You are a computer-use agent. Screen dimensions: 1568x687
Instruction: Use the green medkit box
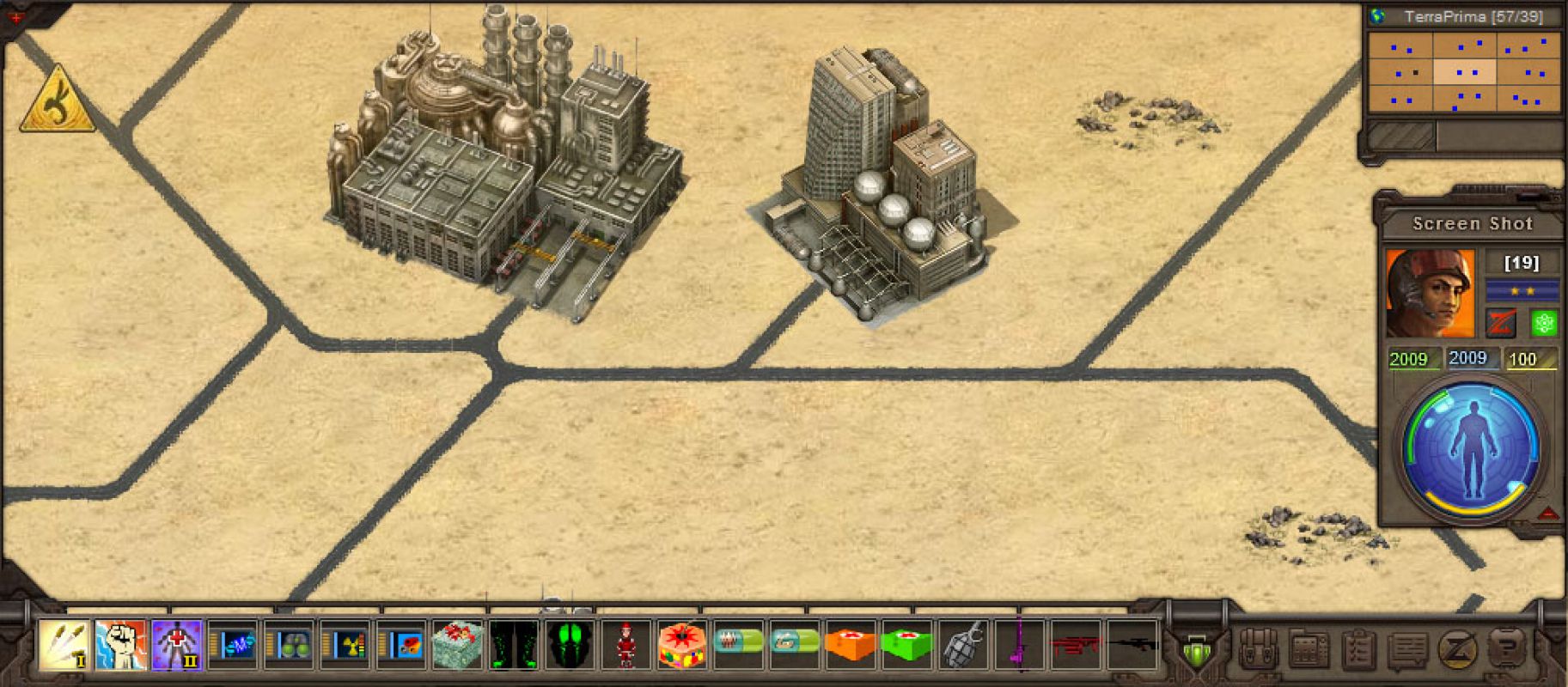tap(906, 645)
